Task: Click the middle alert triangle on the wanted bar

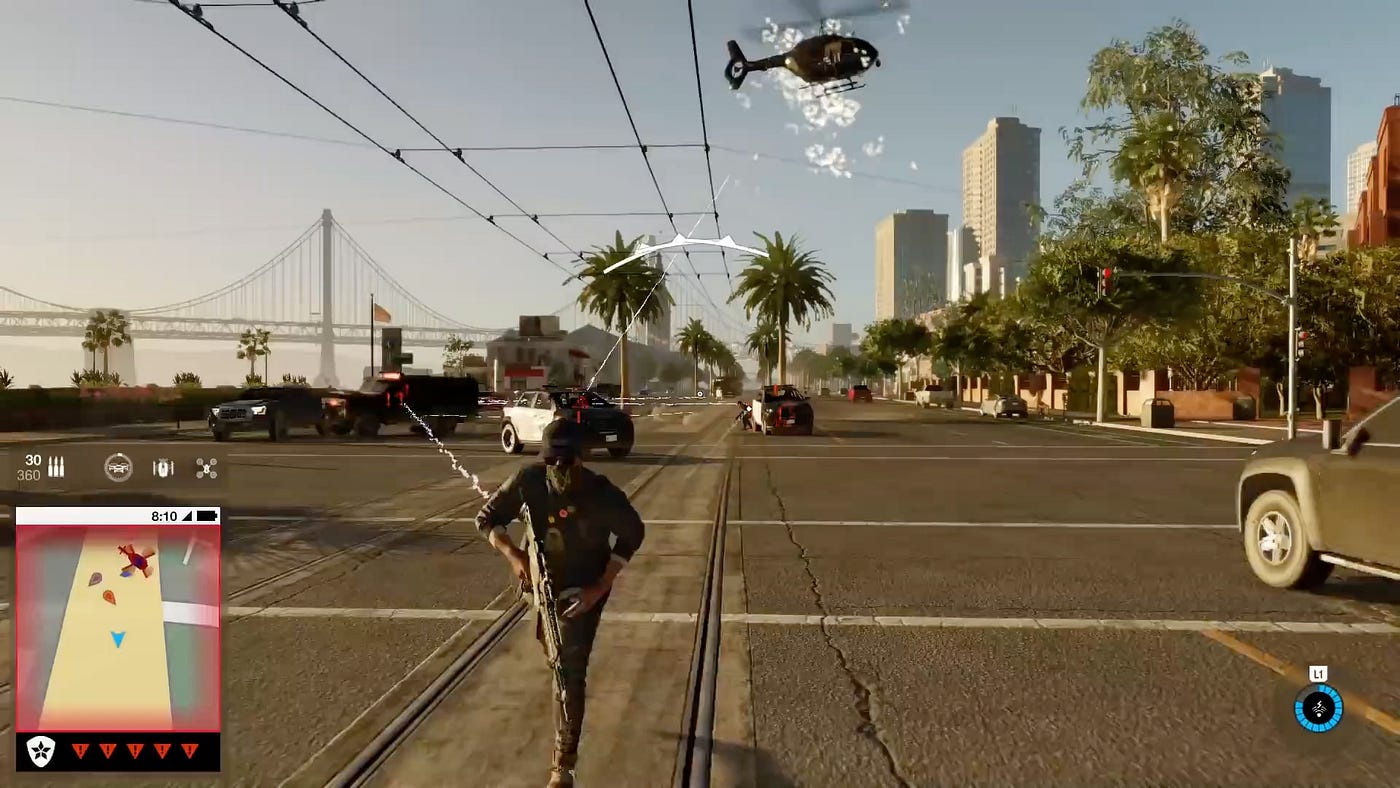Action: coord(135,752)
